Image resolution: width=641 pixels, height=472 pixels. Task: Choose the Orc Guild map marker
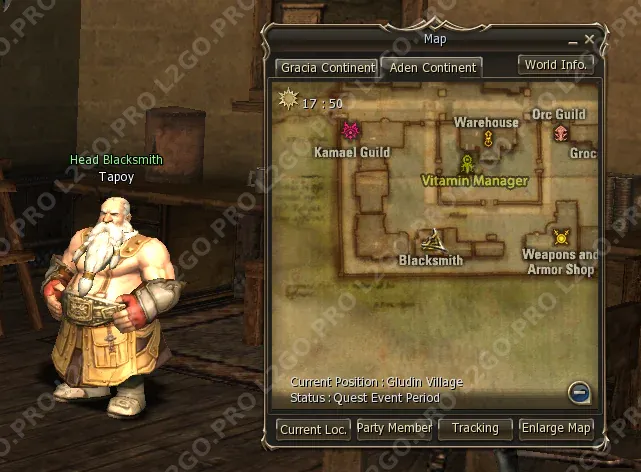pyautogui.click(x=560, y=133)
